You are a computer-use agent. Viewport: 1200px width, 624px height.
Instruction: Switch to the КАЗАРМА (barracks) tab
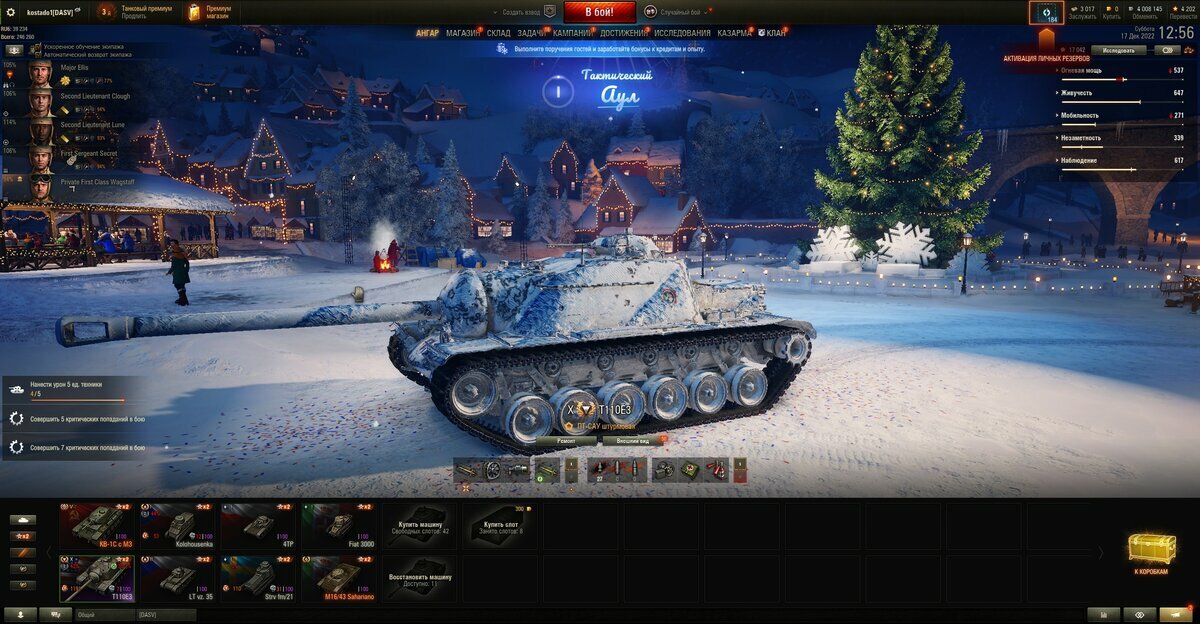(x=734, y=33)
